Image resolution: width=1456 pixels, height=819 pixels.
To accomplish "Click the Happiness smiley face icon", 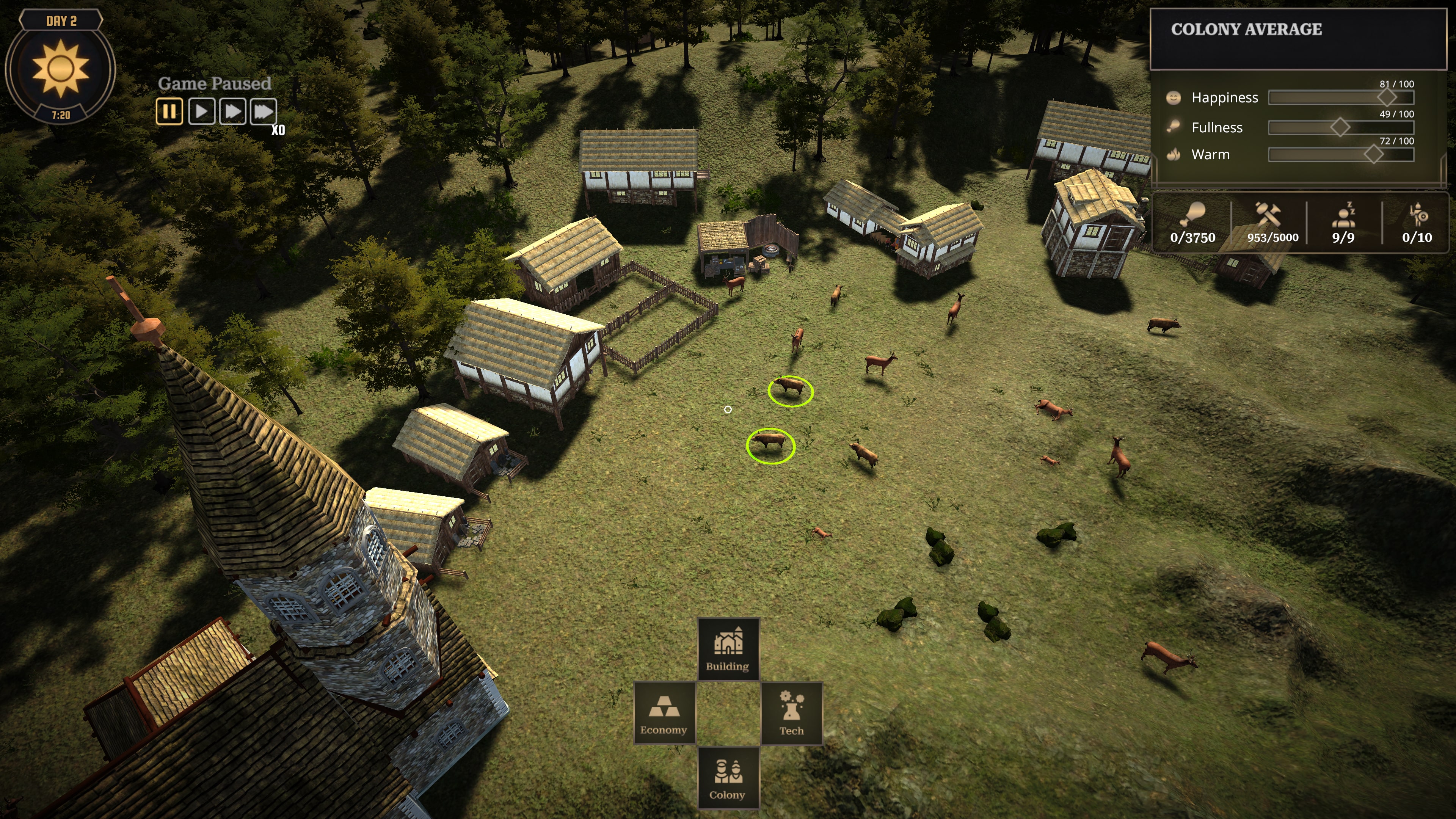I will [x=1174, y=97].
